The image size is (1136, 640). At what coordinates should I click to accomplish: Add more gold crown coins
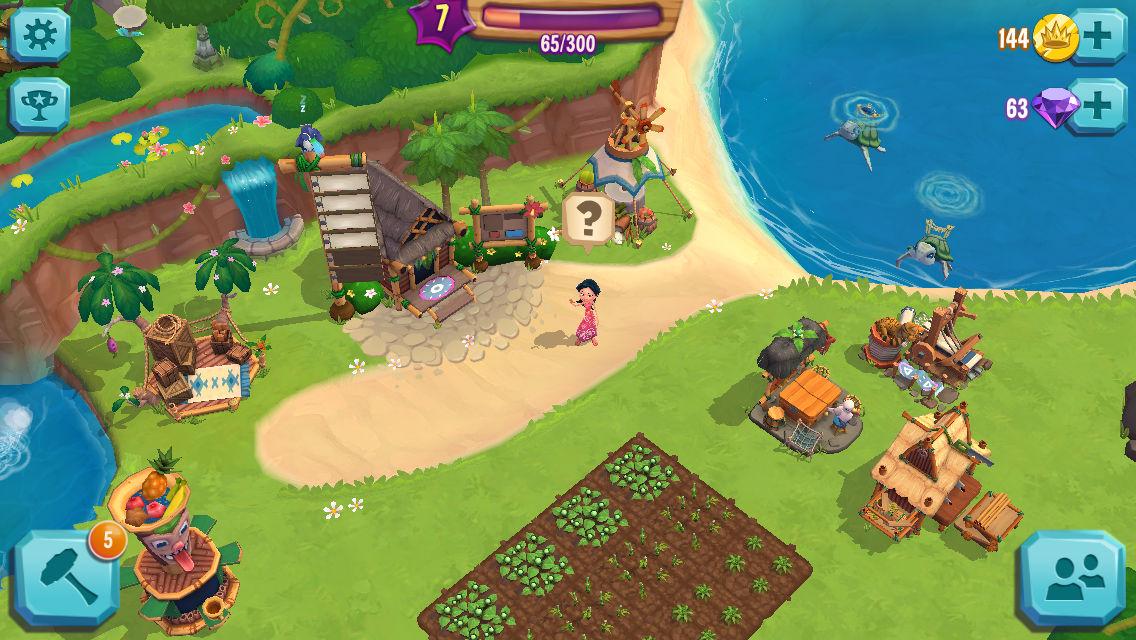point(1097,37)
